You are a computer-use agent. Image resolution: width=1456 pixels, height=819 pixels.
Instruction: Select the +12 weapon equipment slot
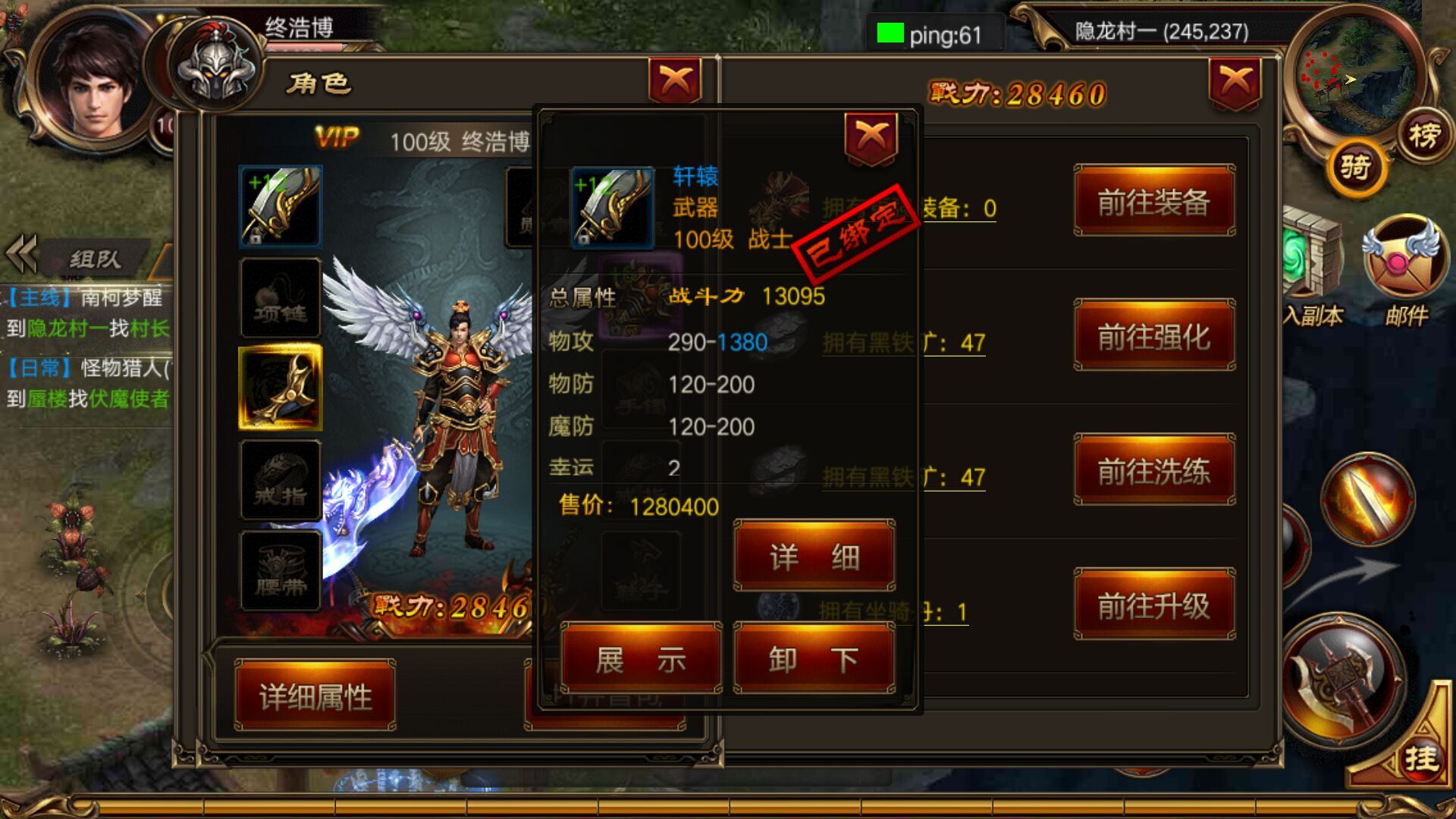click(x=279, y=205)
